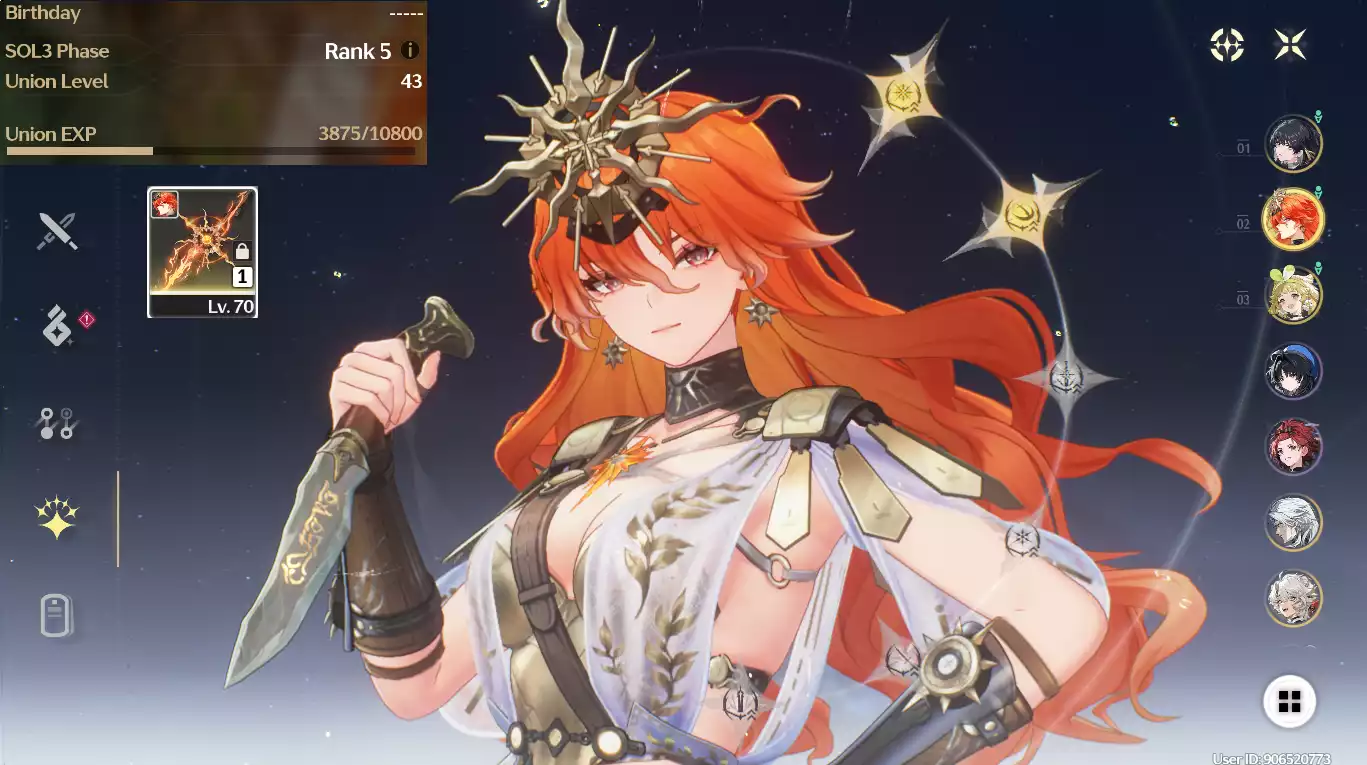Open the Forte skill-tree tab
The height and width of the screenshot is (765, 1367).
click(x=57, y=423)
